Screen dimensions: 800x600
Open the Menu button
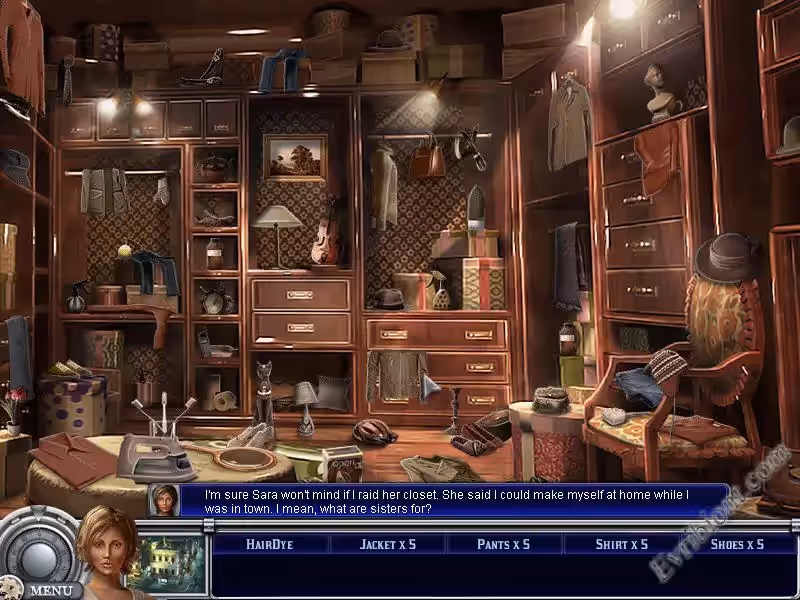coord(48,590)
